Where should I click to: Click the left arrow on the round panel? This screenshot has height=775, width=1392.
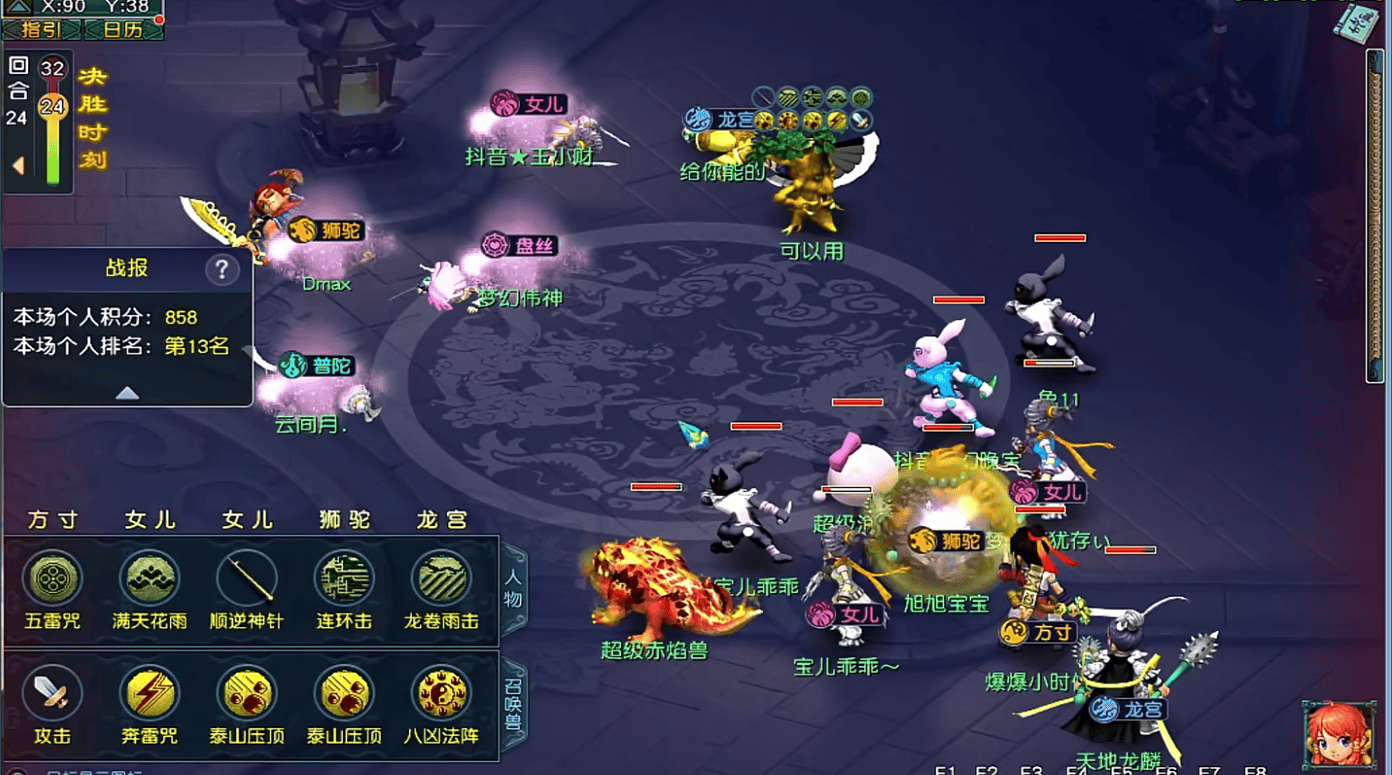[x=18, y=165]
